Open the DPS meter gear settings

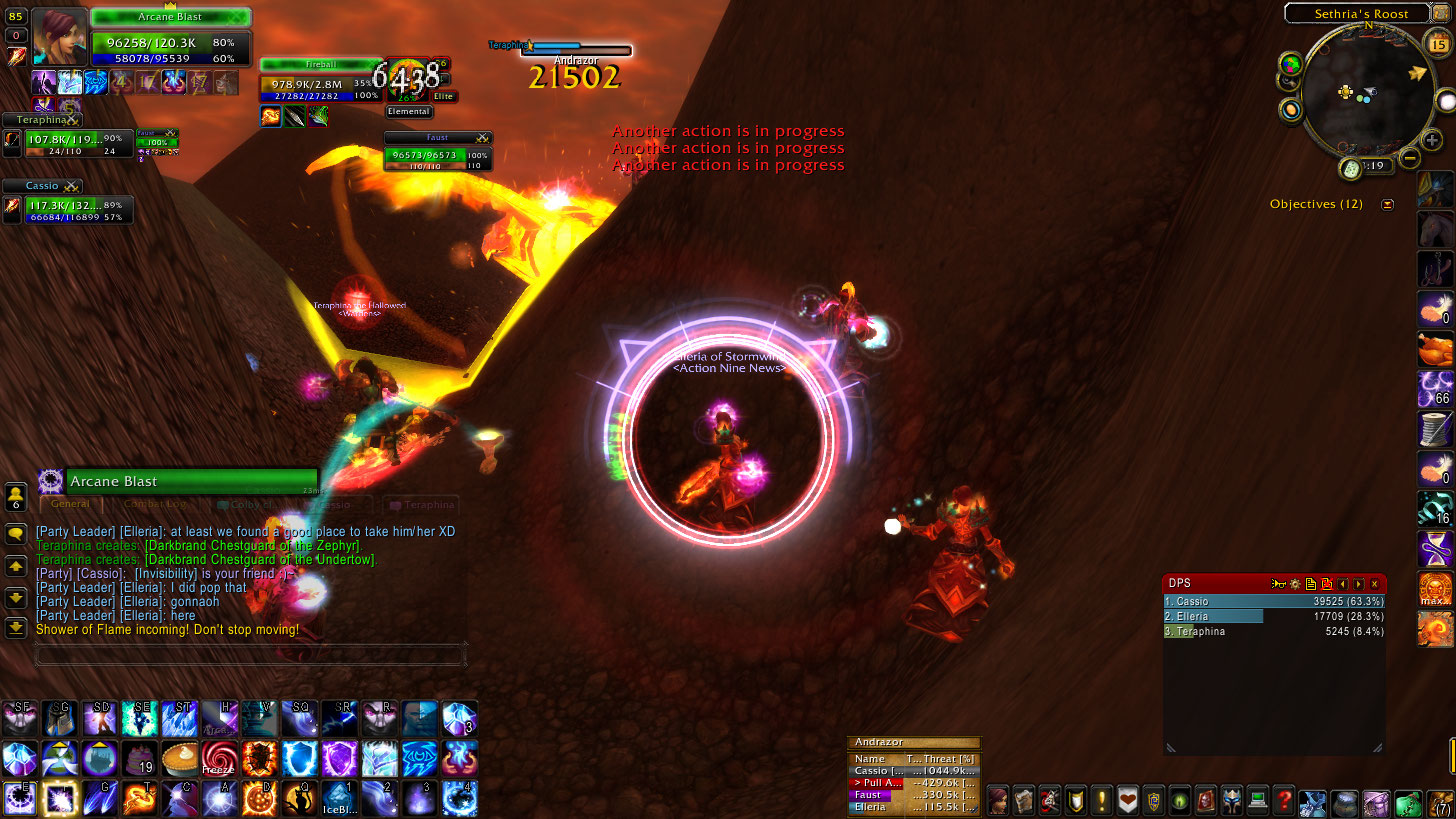[x=1294, y=583]
